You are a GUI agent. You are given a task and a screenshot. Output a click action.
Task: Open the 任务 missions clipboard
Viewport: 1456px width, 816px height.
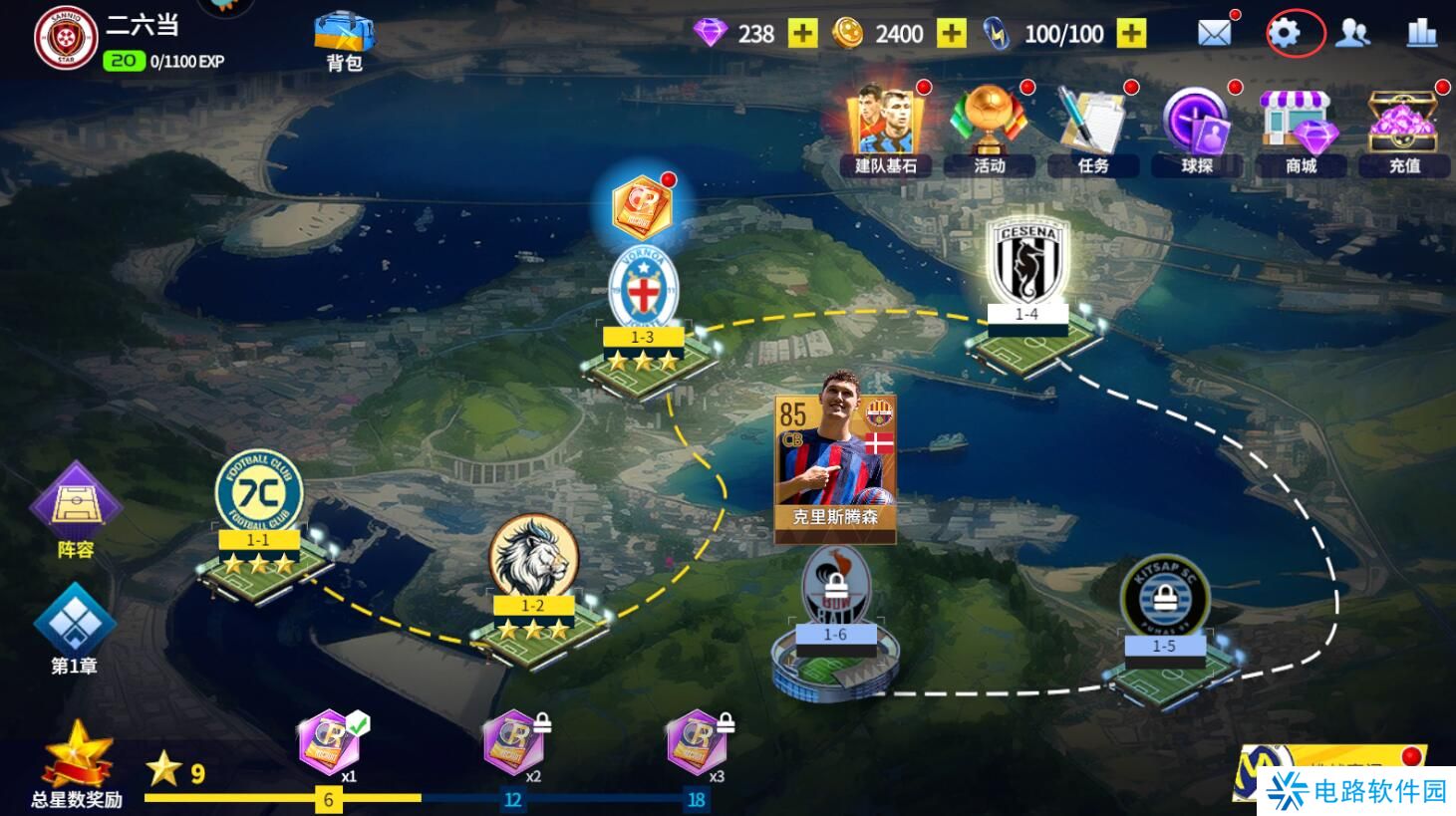click(1092, 130)
